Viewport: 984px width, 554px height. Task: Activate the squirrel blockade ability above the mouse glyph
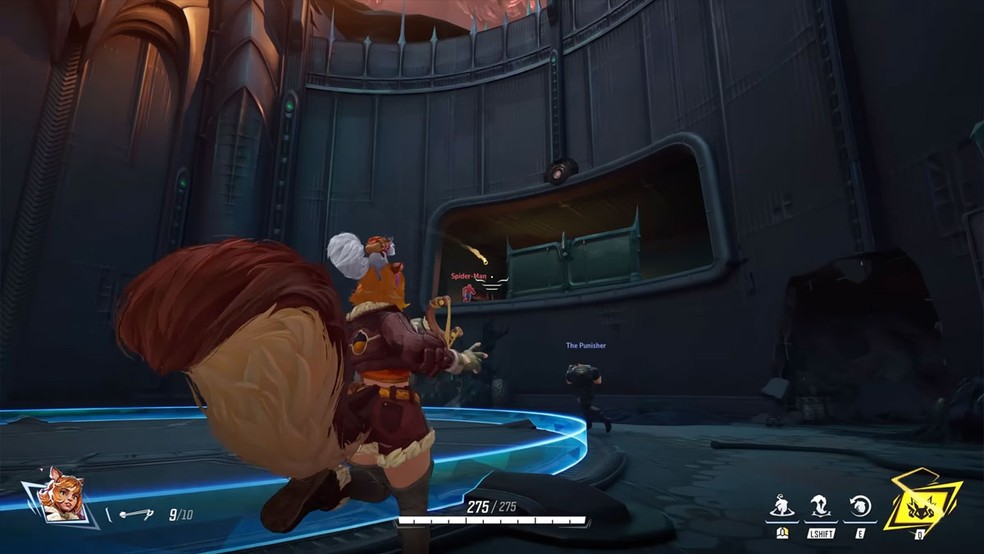tap(783, 507)
